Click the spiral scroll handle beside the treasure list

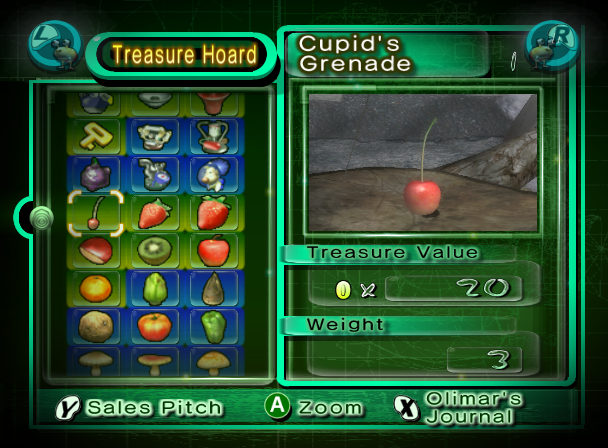point(41,216)
